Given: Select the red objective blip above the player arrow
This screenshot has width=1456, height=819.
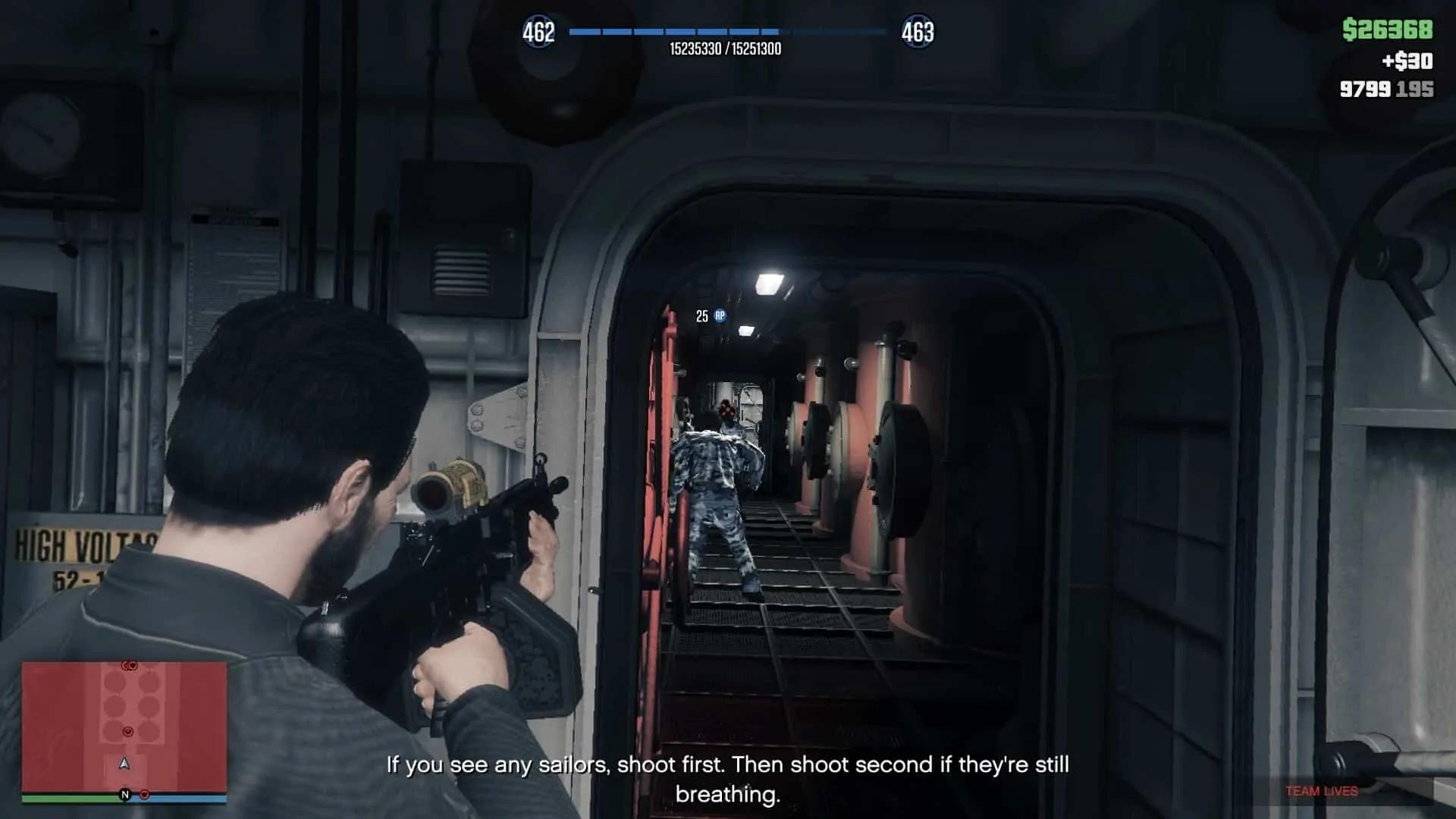Looking at the screenshot, I should pyautogui.click(x=128, y=732).
